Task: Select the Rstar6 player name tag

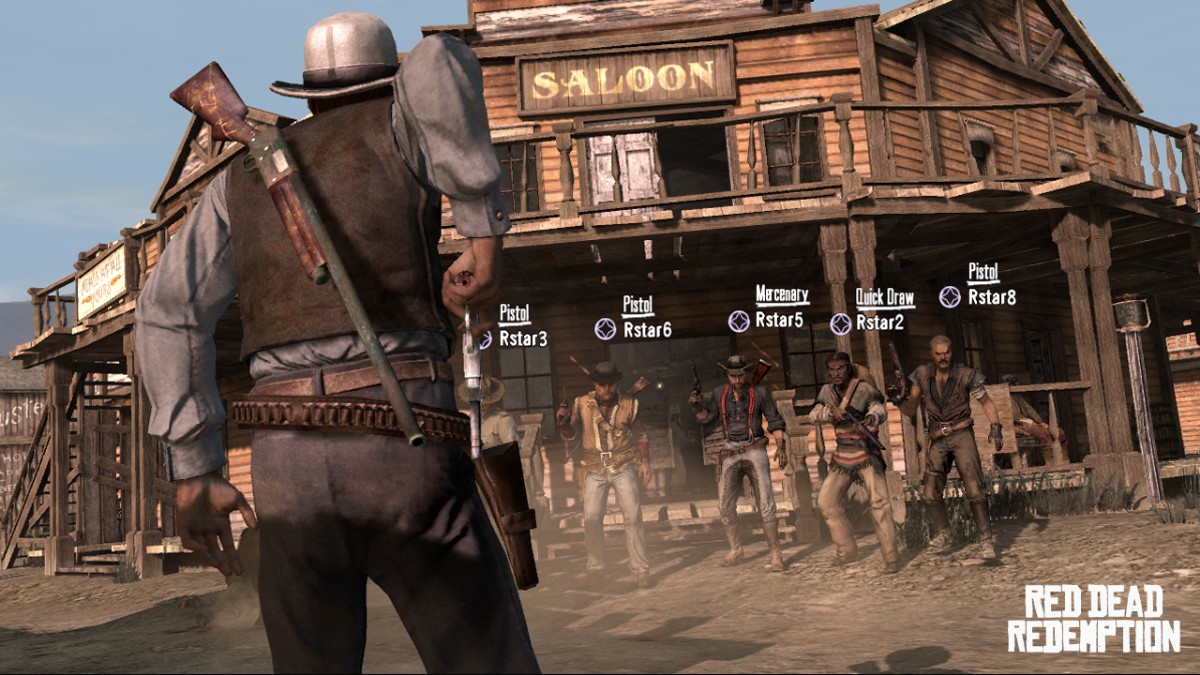Action: (646, 329)
